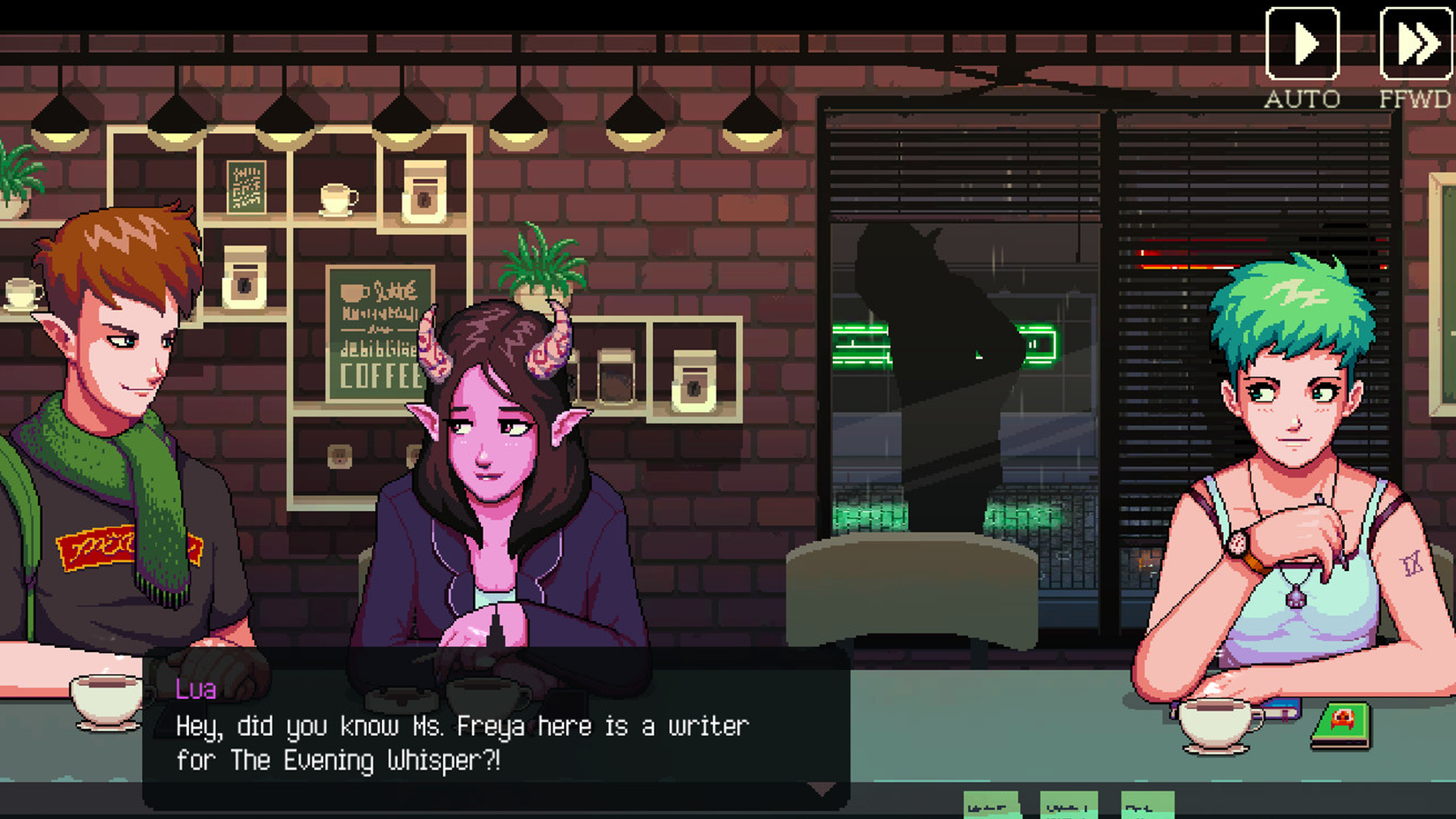The height and width of the screenshot is (819, 1456).
Task: Enable fast-forward dialogue skipping
Action: tap(1417, 41)
